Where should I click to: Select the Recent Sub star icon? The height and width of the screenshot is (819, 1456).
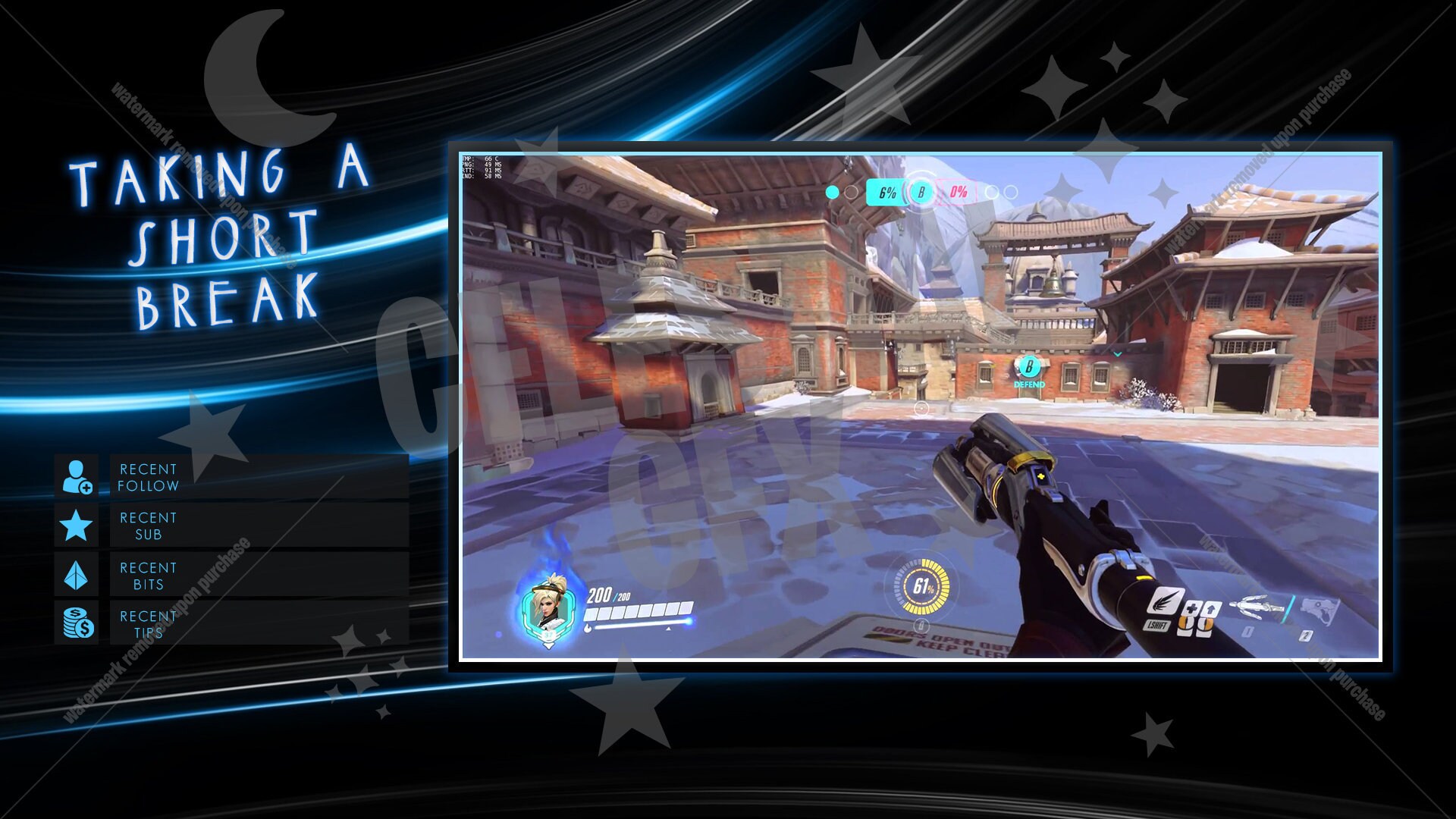tap(76, 526)
